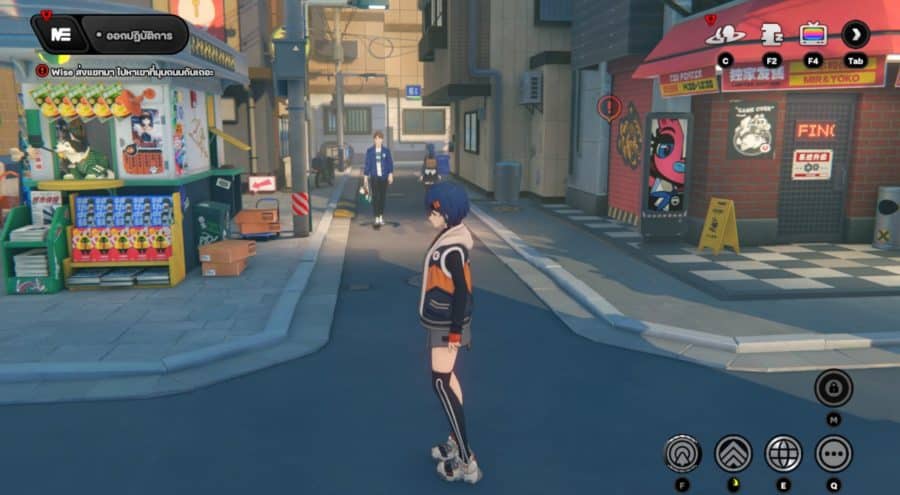Open the sleeping figure icon
The height and width of the screenshot is (495, 900).
coord(771,34)
